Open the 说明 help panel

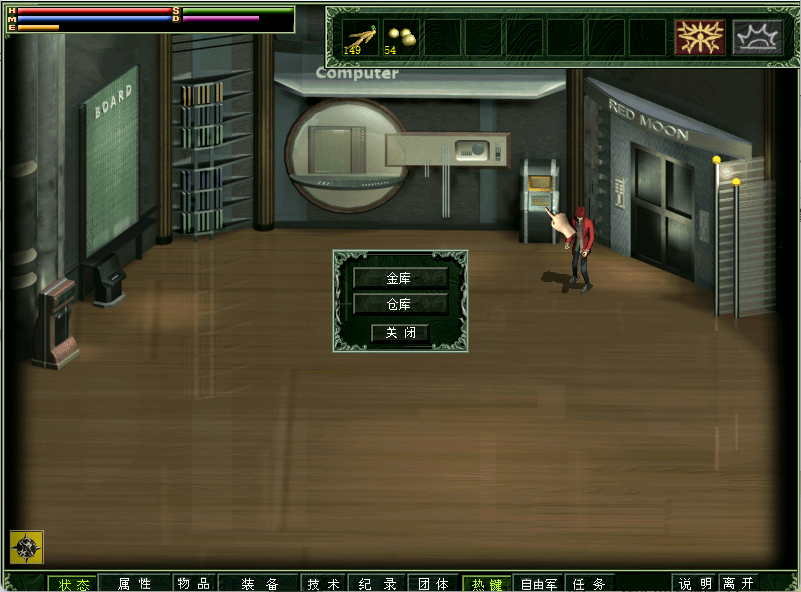click(x=695, y=584)
